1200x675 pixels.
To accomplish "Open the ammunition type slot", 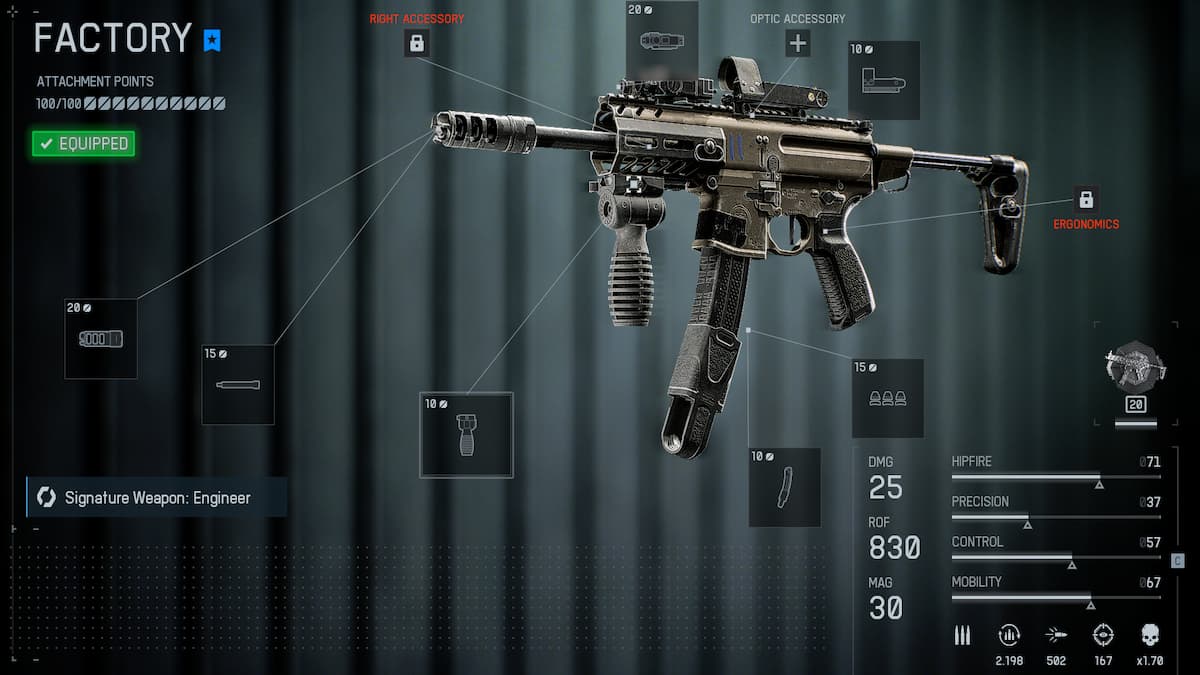I will 887,398.
